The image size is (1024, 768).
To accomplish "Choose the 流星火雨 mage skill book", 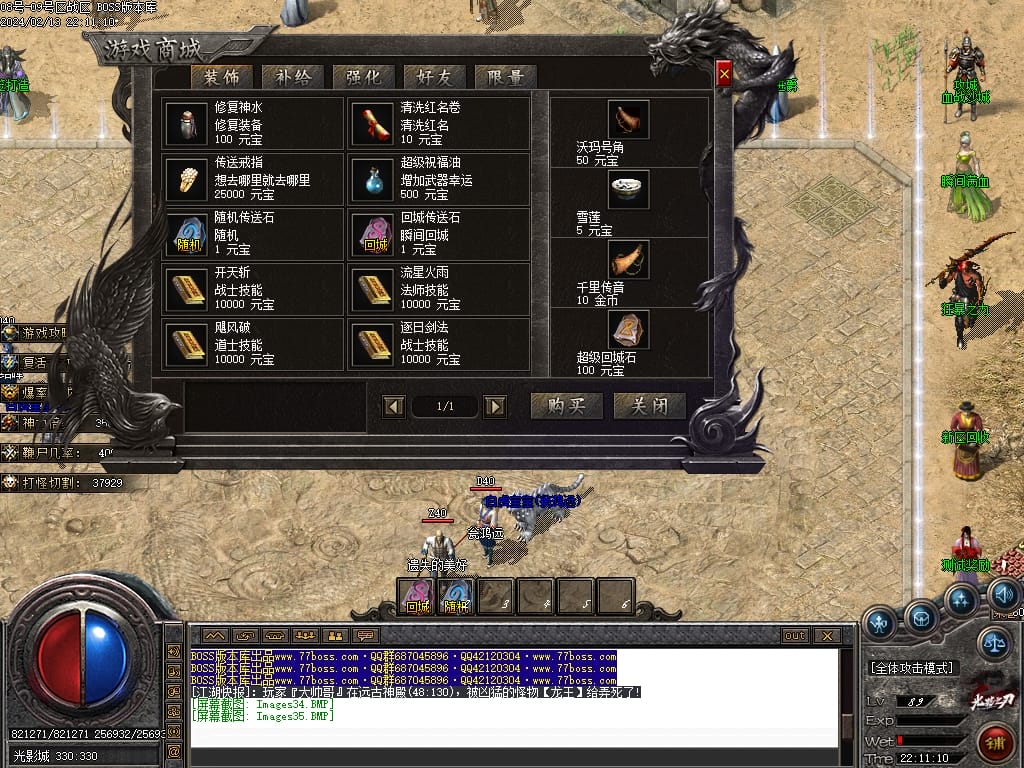I will [372, 290].
